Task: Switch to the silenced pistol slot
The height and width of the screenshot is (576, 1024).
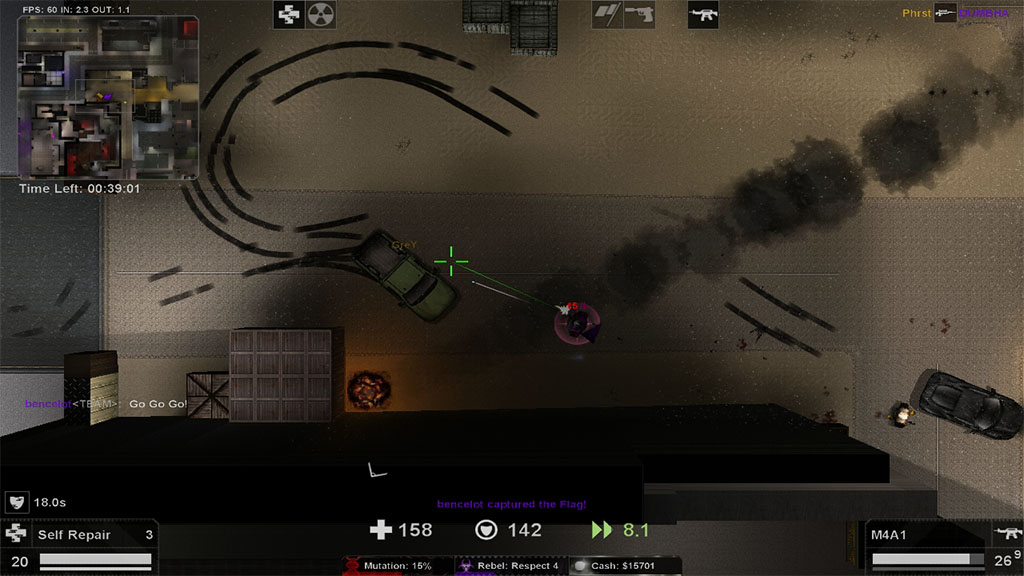Action: tap(639, 14)
